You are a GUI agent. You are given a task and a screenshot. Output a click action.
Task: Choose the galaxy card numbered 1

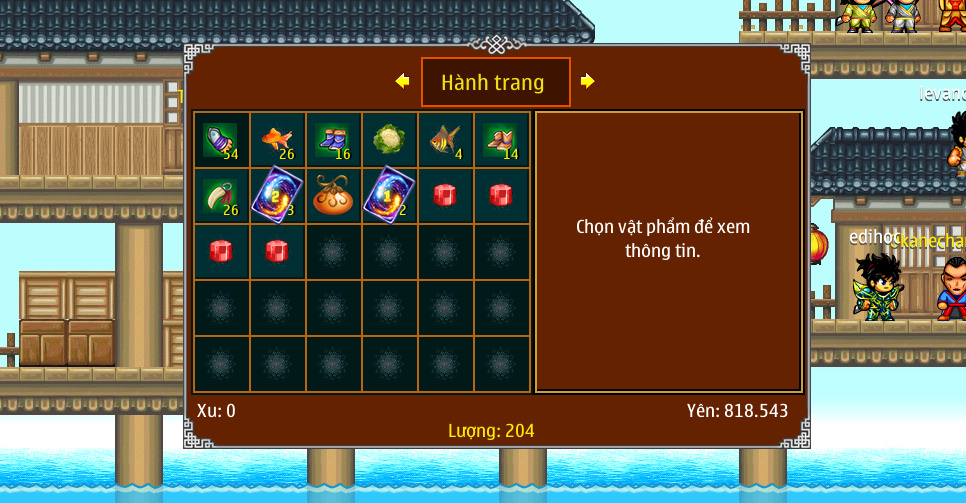pyautogui.click(x=389, y=196)
